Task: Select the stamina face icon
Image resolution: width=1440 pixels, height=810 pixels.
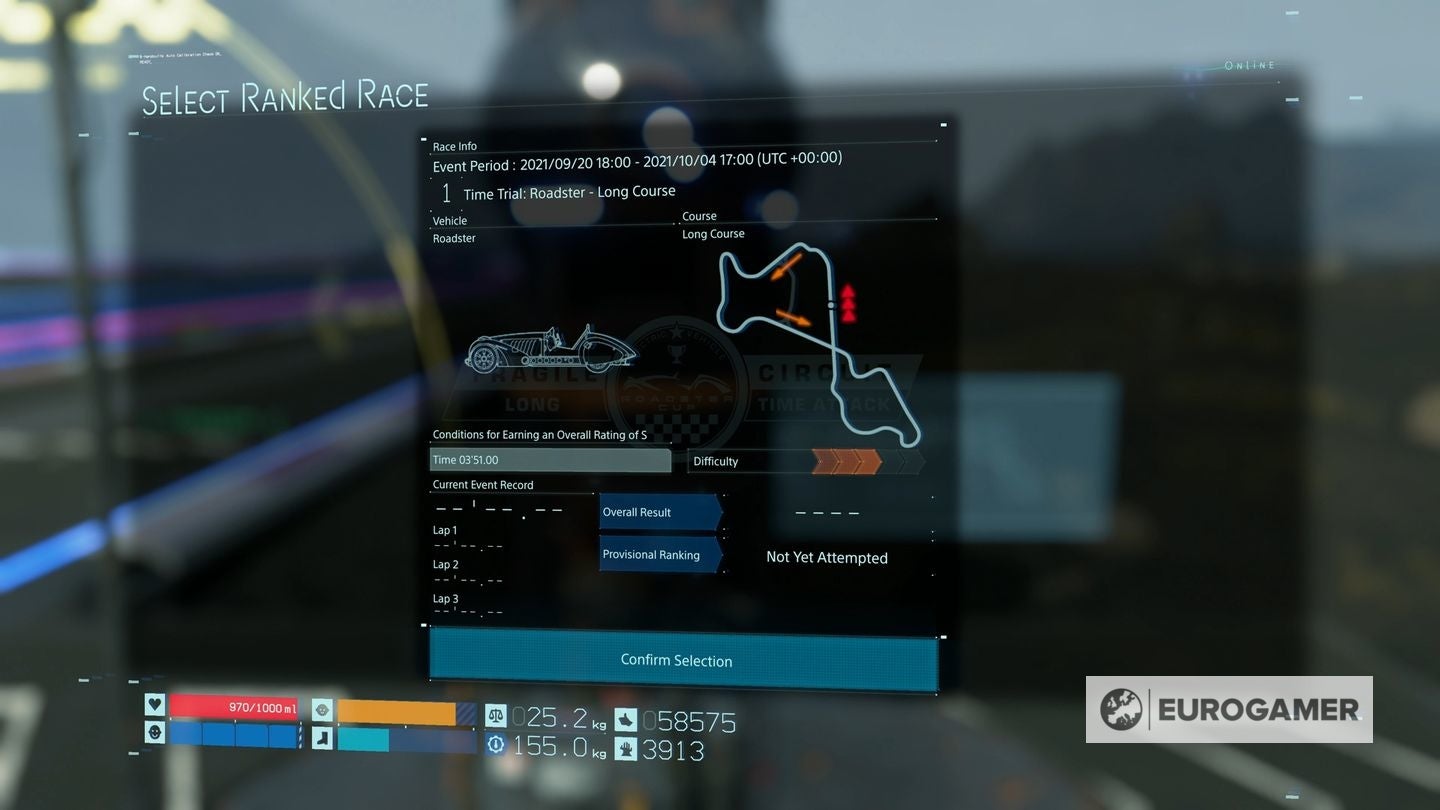Action: click(x=154, y=733)
